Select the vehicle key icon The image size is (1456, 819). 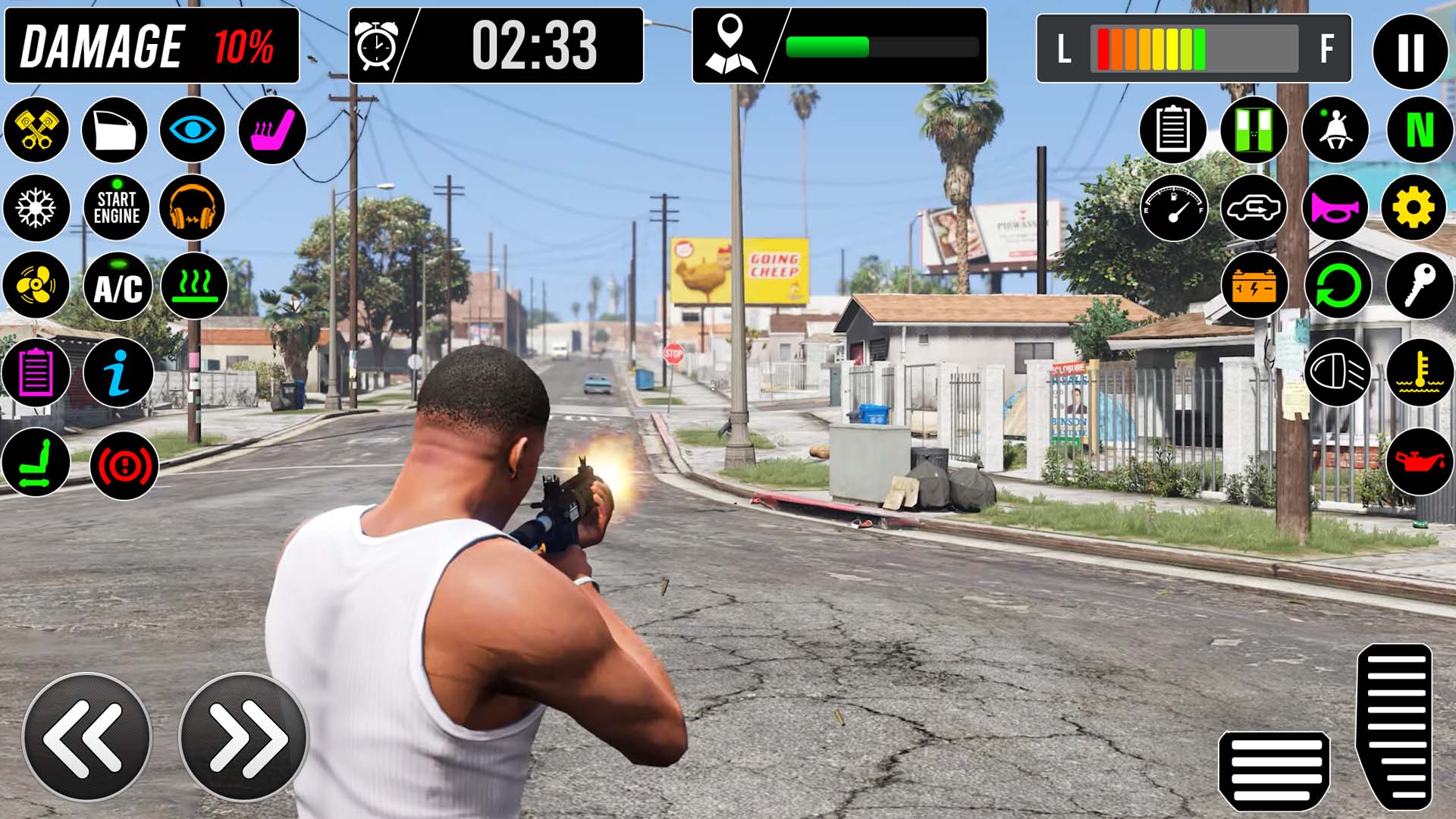click(1417, 287)
